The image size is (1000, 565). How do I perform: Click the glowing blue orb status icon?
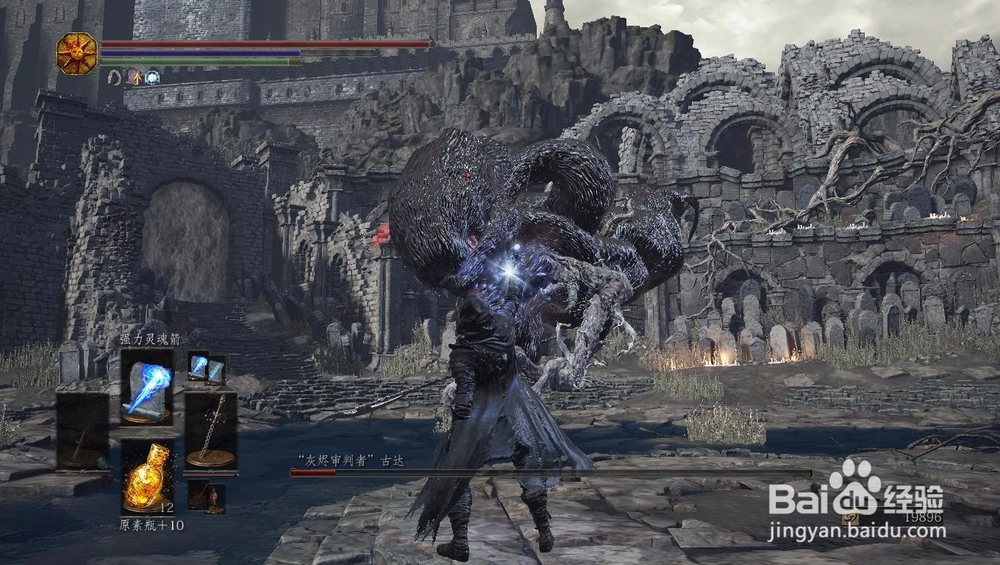152,77
